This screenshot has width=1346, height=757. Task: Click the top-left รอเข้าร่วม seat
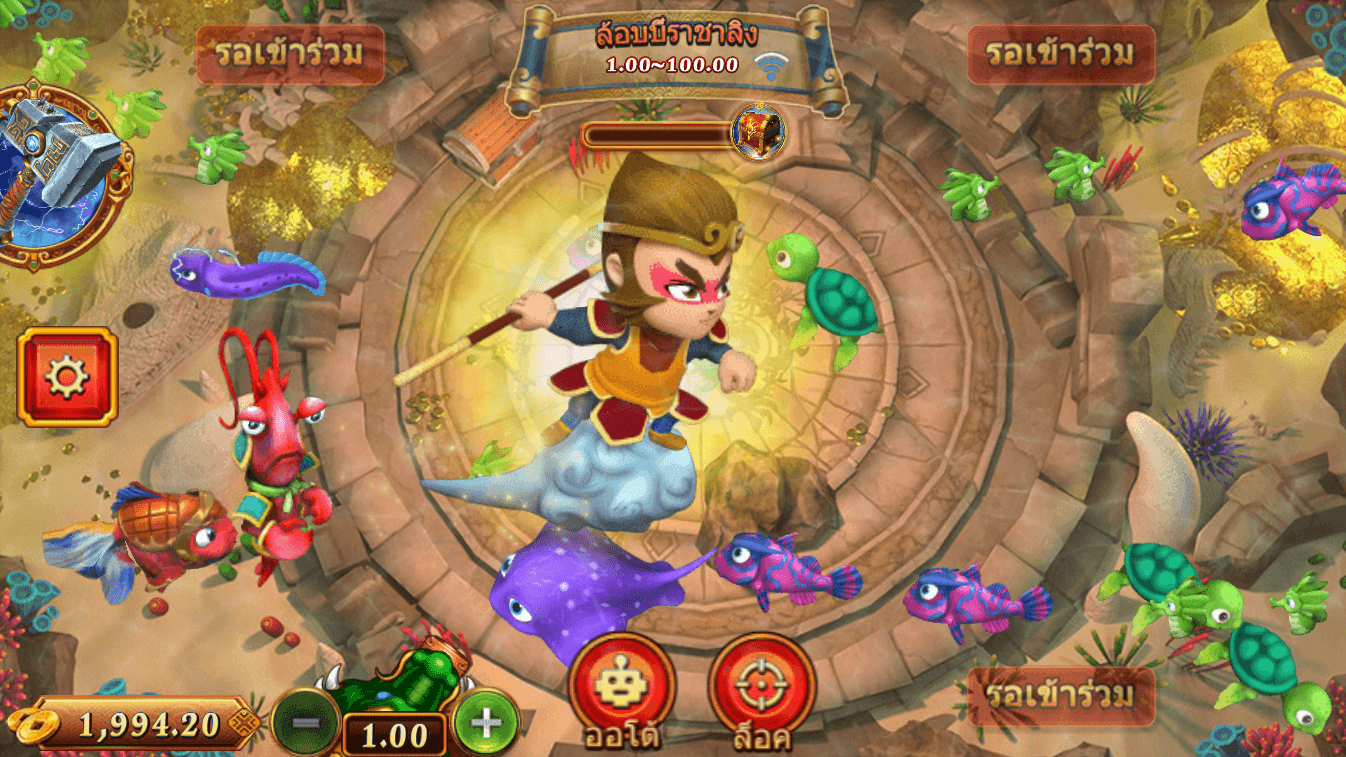[291, 55]
